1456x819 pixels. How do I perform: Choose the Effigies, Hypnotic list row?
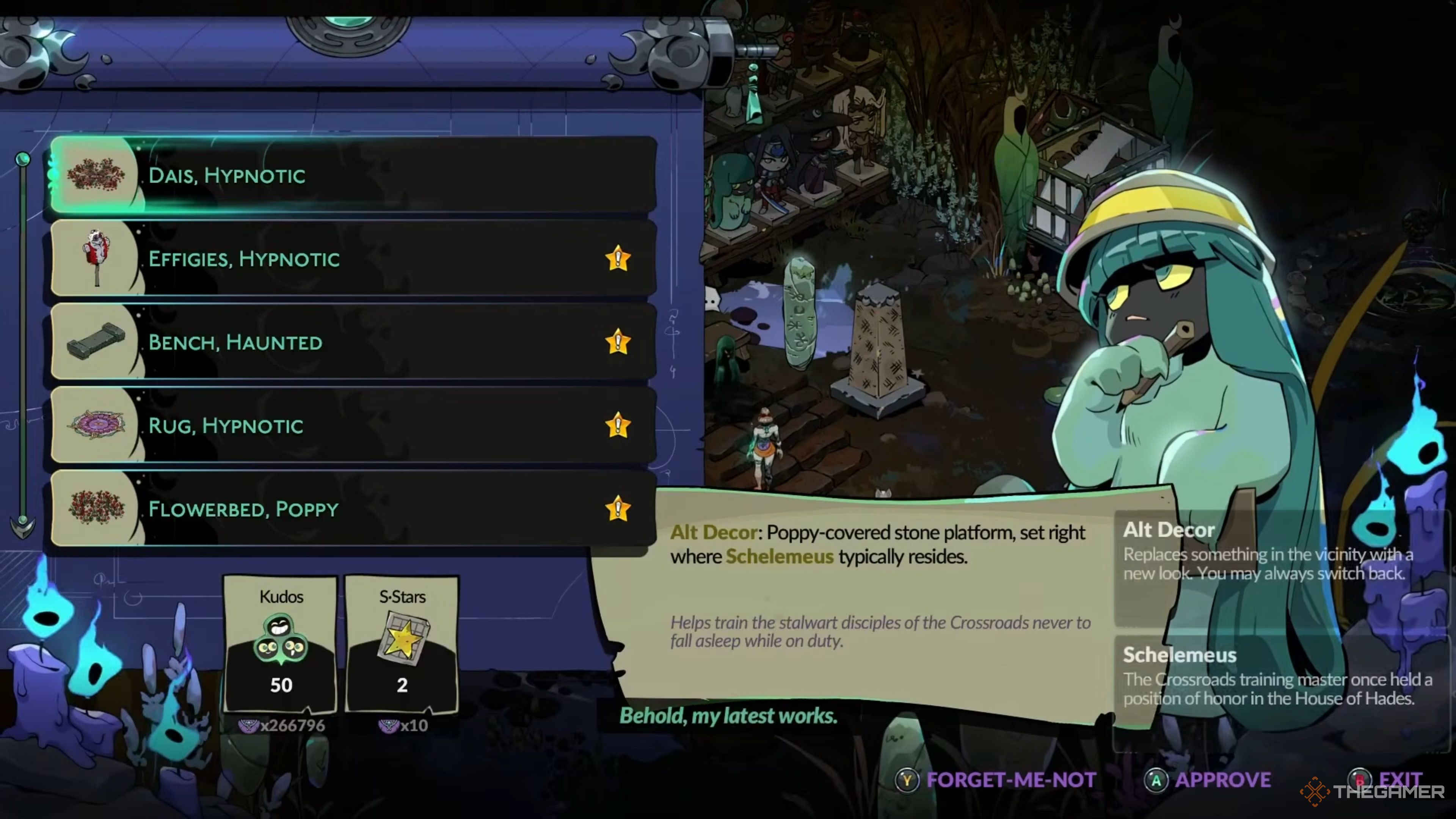pyautogui.click(x=353, y=259)
